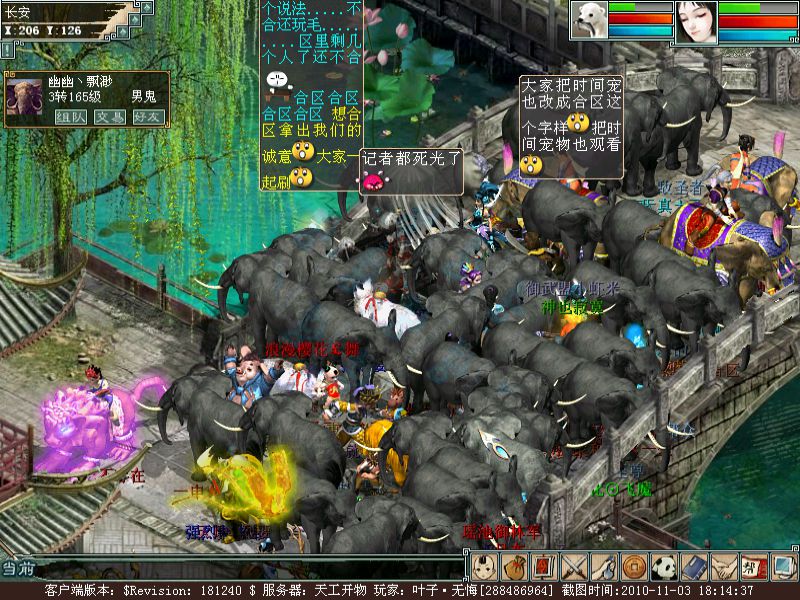800x600 pixels.
Task: Open the white dog pet portrait
Action: point(590,20)
